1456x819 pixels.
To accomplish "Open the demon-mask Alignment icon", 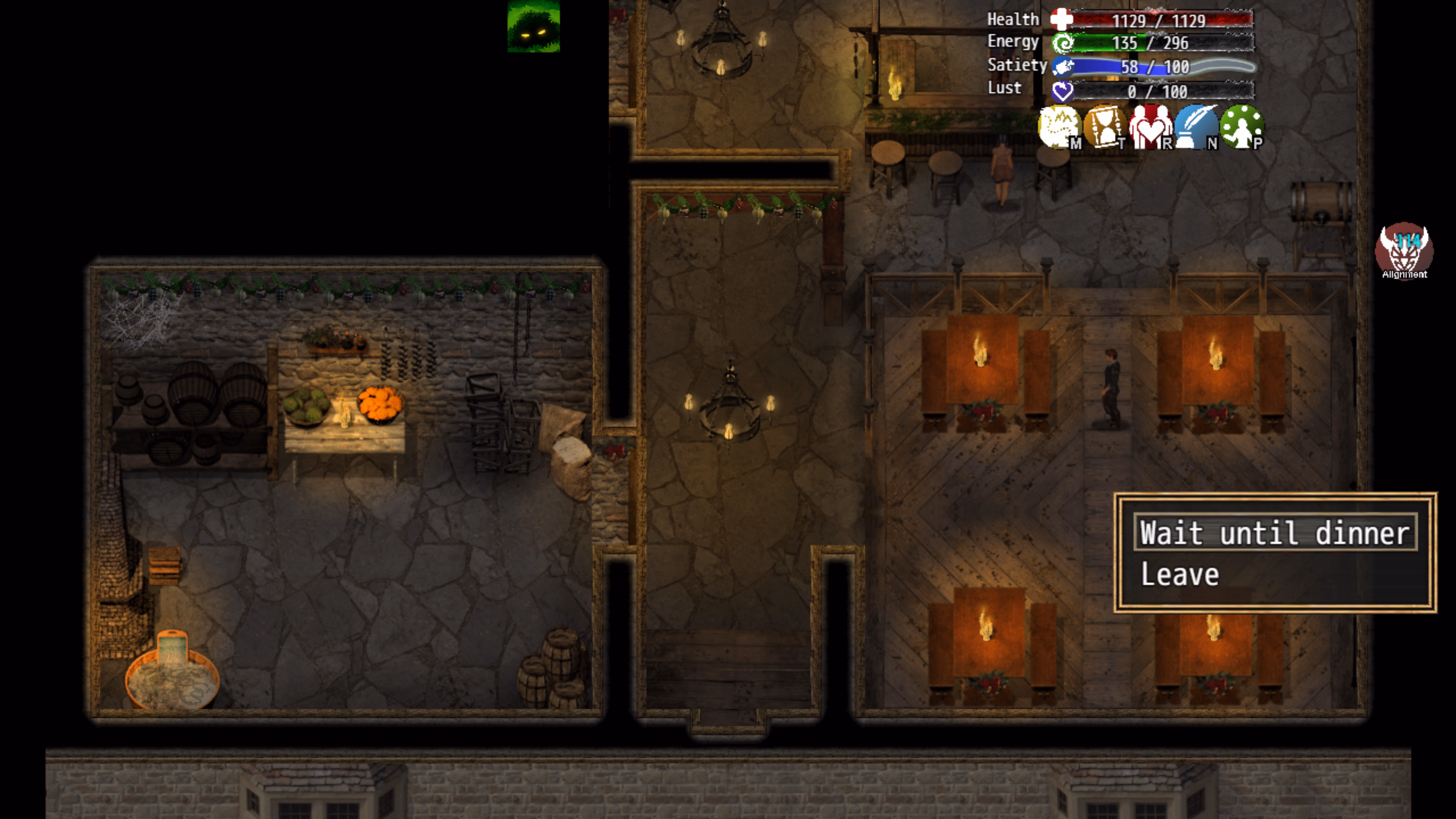I will coord(1404,250).
